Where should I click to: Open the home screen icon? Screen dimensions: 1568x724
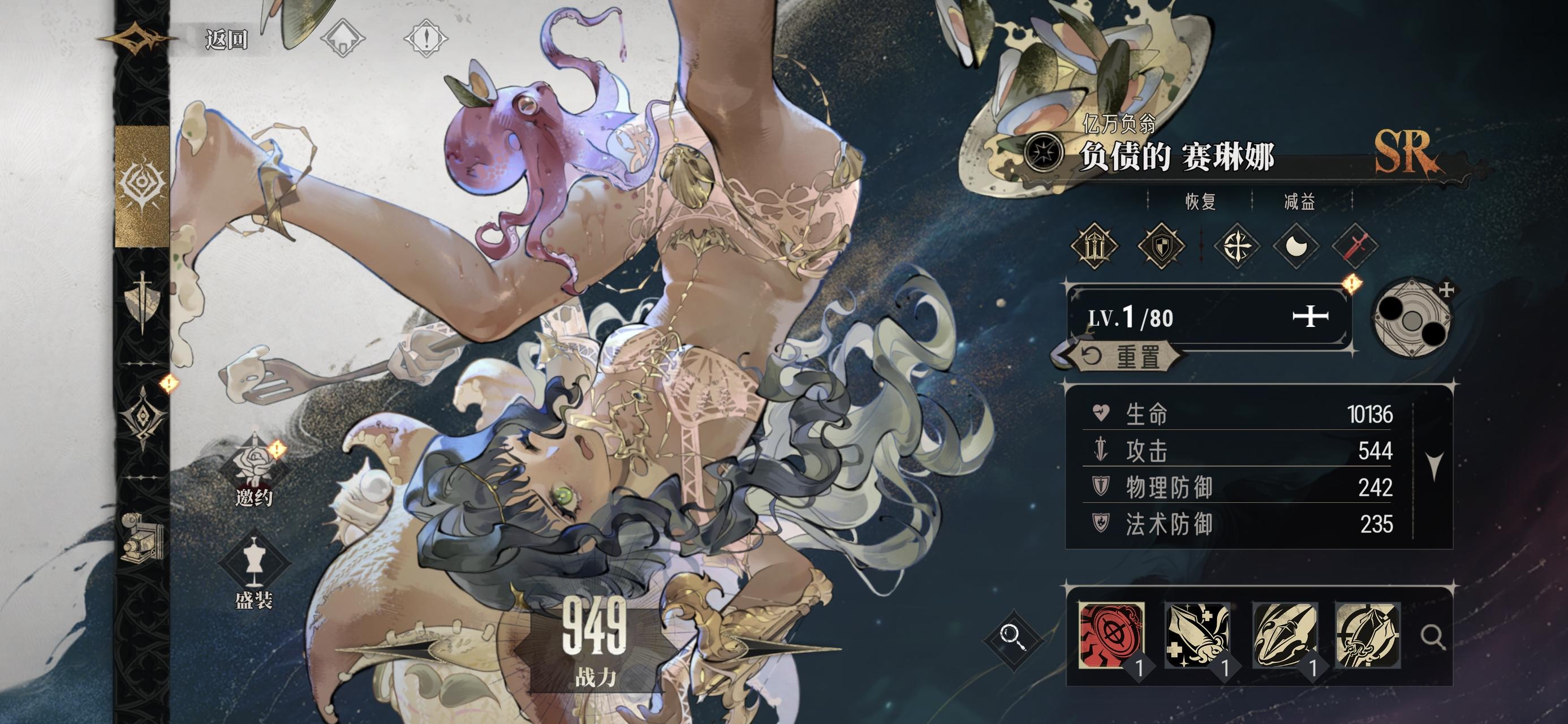click(342, 38)
